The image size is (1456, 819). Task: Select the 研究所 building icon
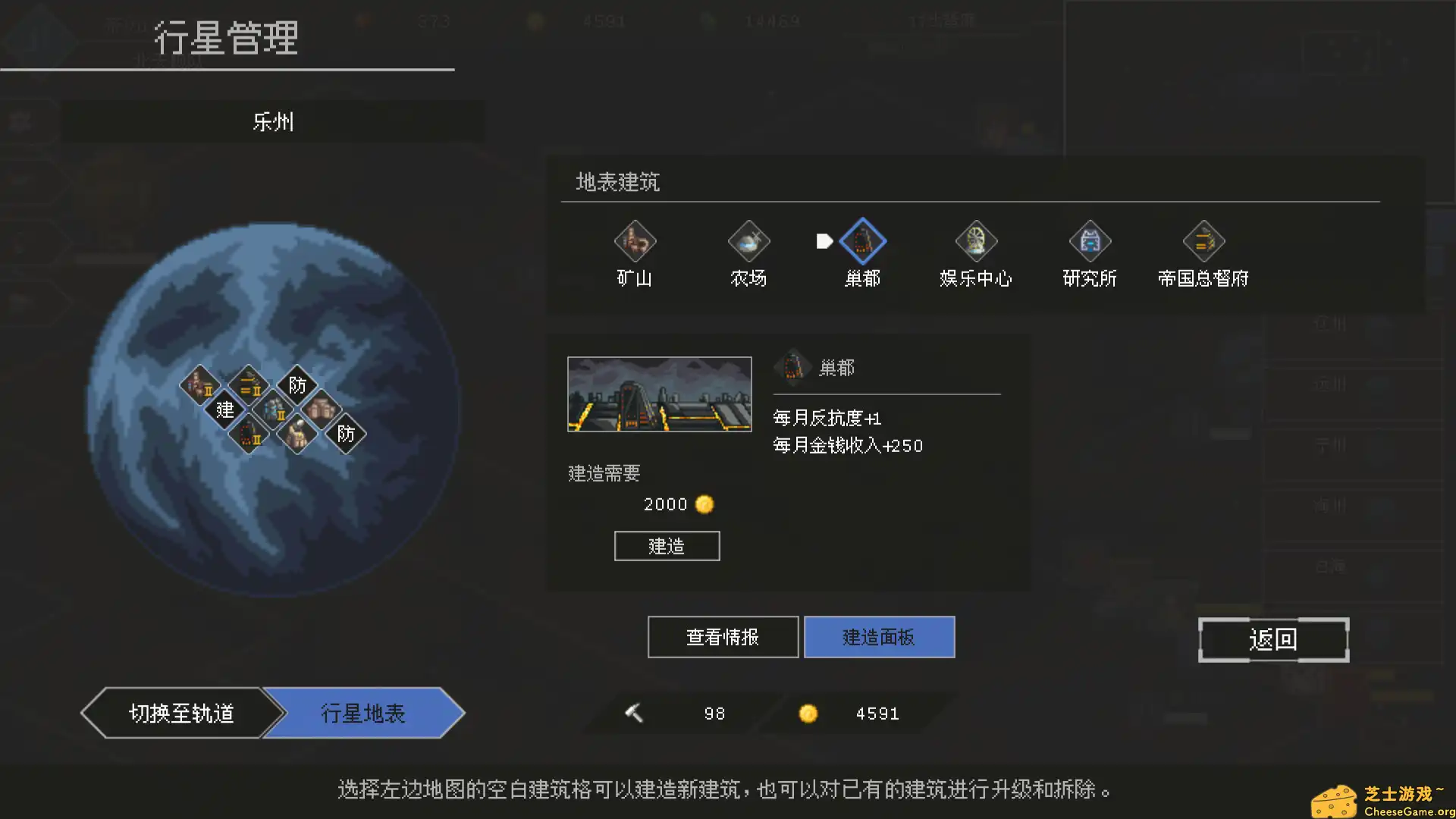pyautogui.click(x=1090, y=241)
